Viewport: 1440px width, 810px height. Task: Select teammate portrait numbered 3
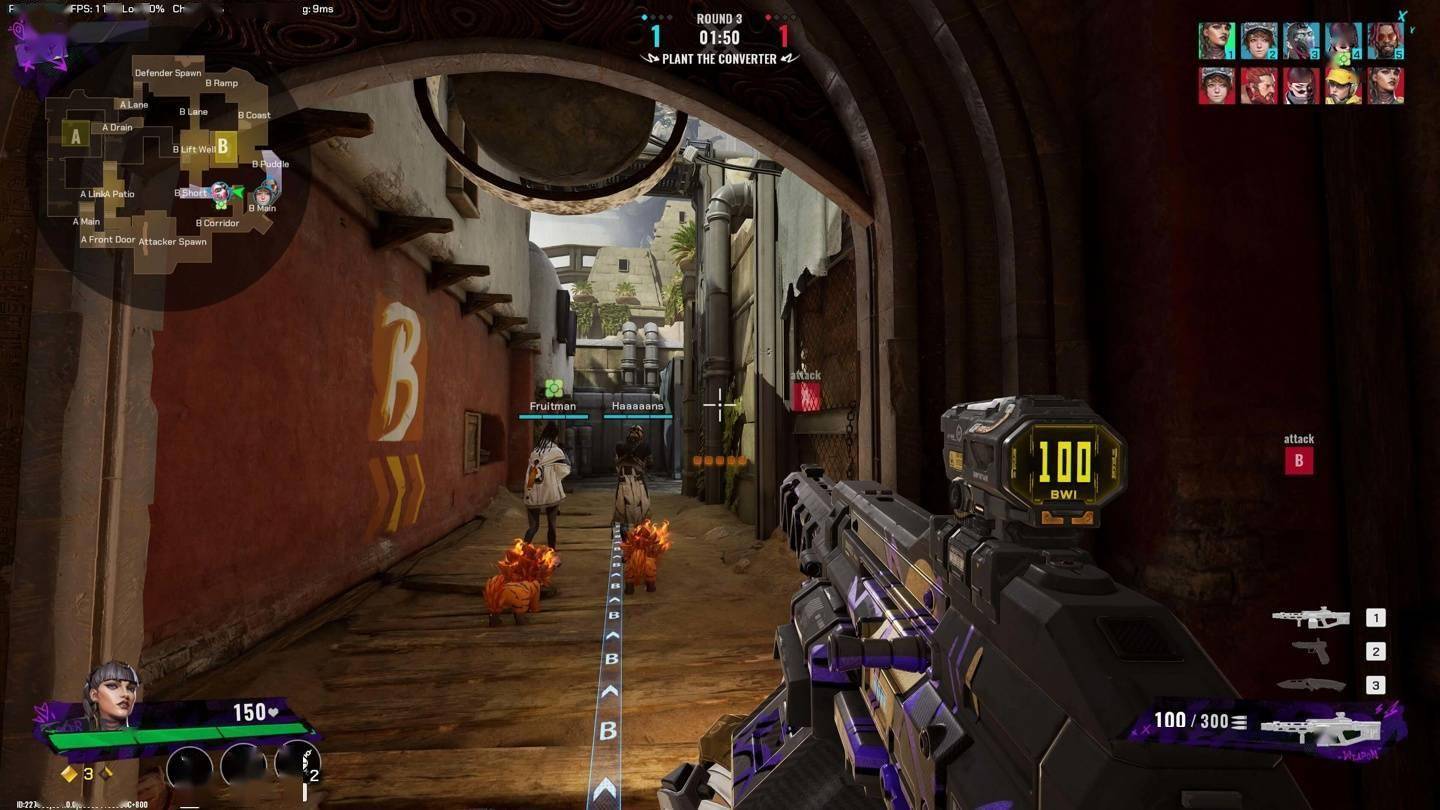coord(1301,41)
